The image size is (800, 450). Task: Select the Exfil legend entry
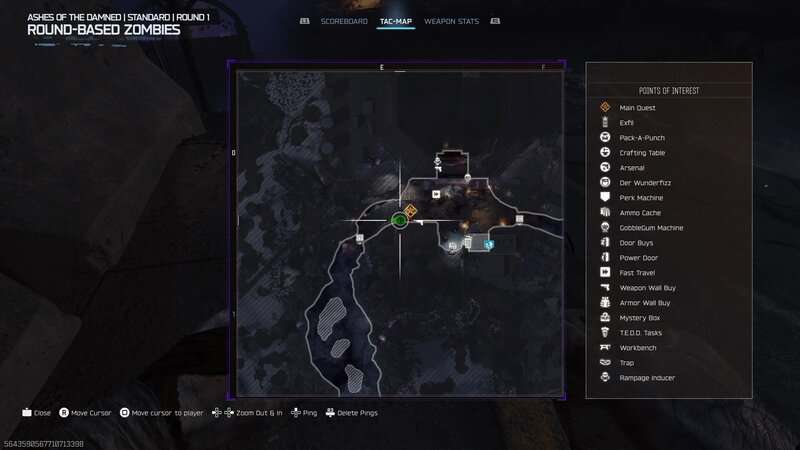click(x=627, y=123)
